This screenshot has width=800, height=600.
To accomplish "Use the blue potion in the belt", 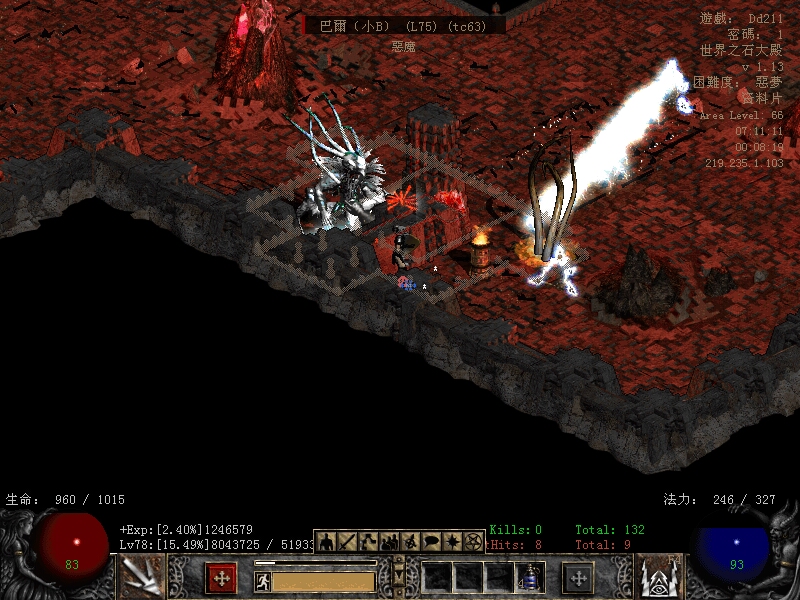I will (x=531, y=578).
